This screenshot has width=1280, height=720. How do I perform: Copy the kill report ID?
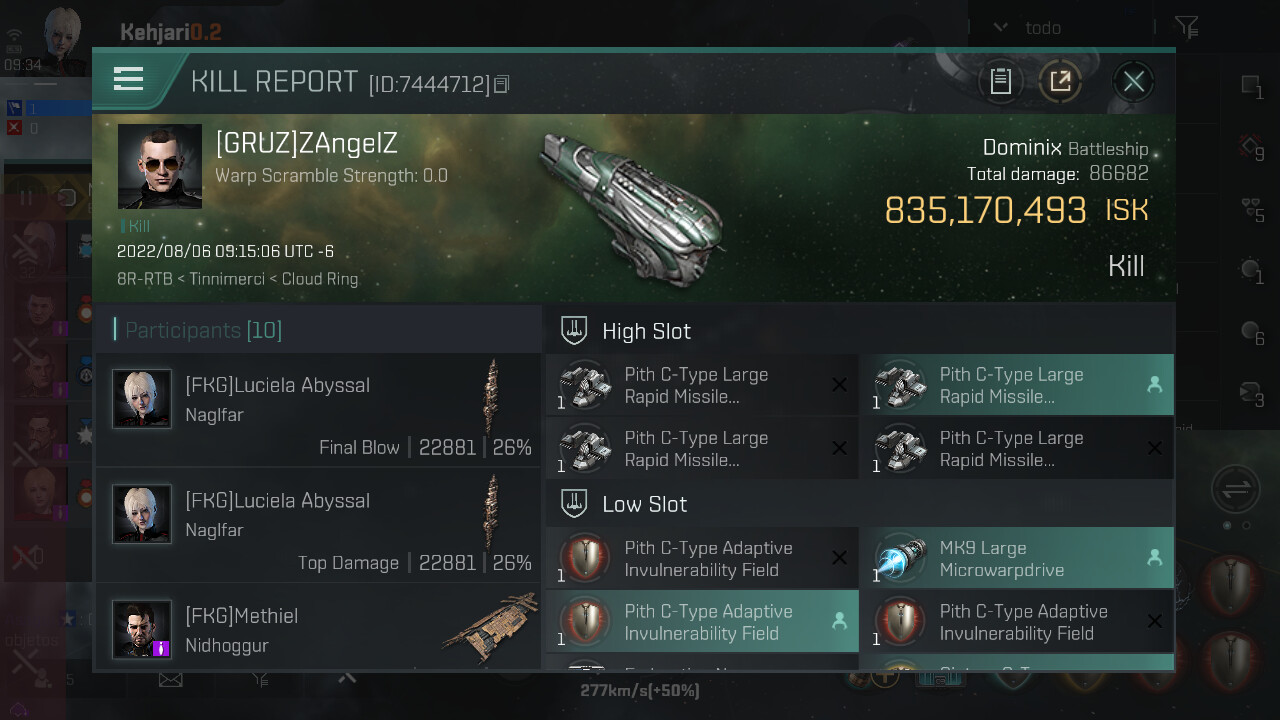point(502,85)
